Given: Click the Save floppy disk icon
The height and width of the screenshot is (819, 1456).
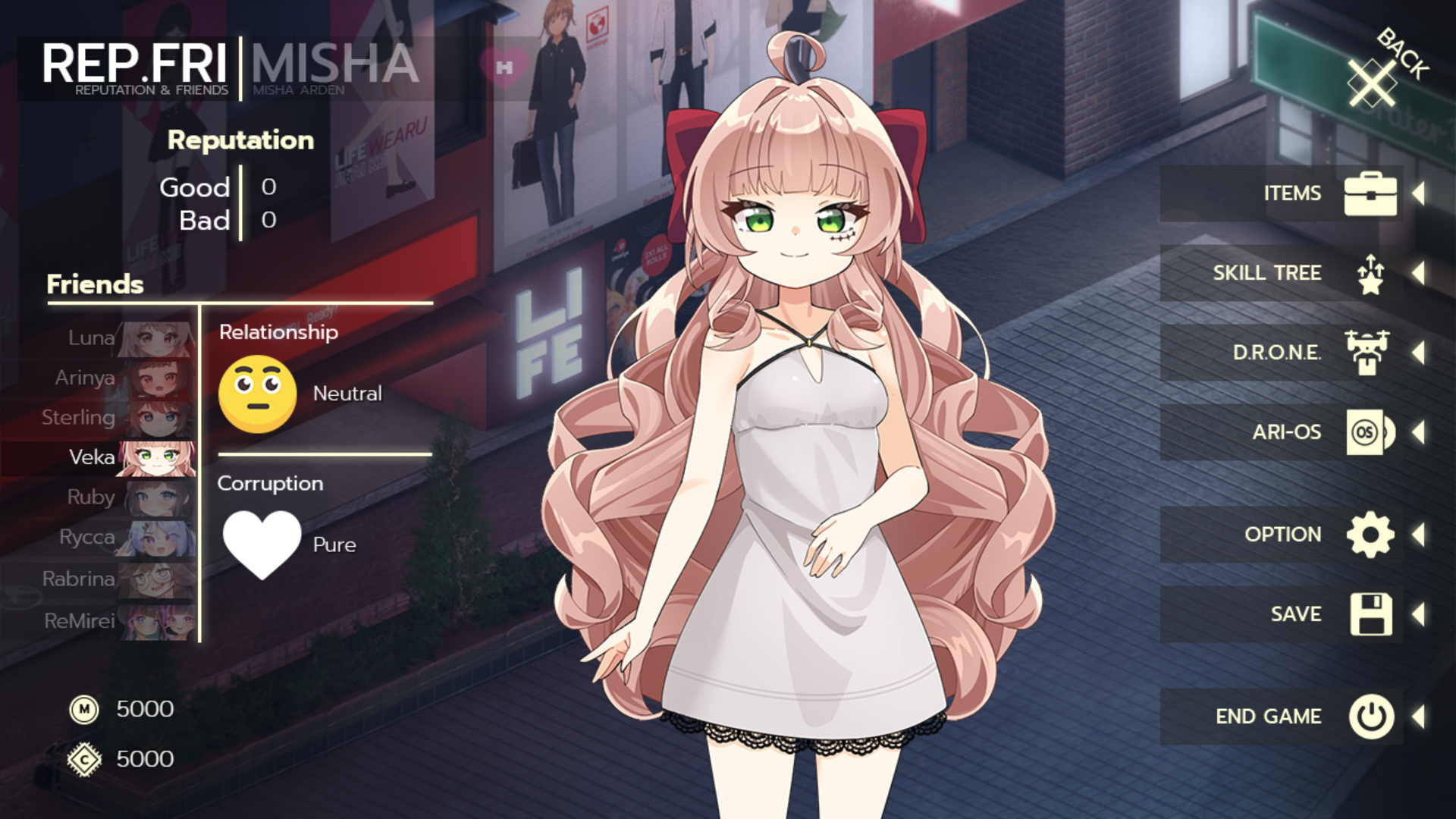Looking at the screenshot, I should click(1370, 613).
